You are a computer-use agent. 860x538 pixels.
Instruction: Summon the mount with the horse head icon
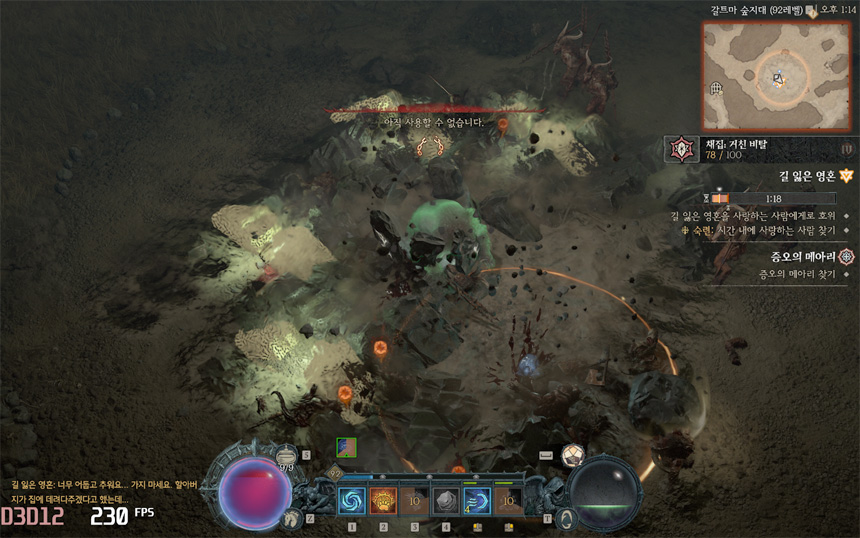(x=293, y=517)
